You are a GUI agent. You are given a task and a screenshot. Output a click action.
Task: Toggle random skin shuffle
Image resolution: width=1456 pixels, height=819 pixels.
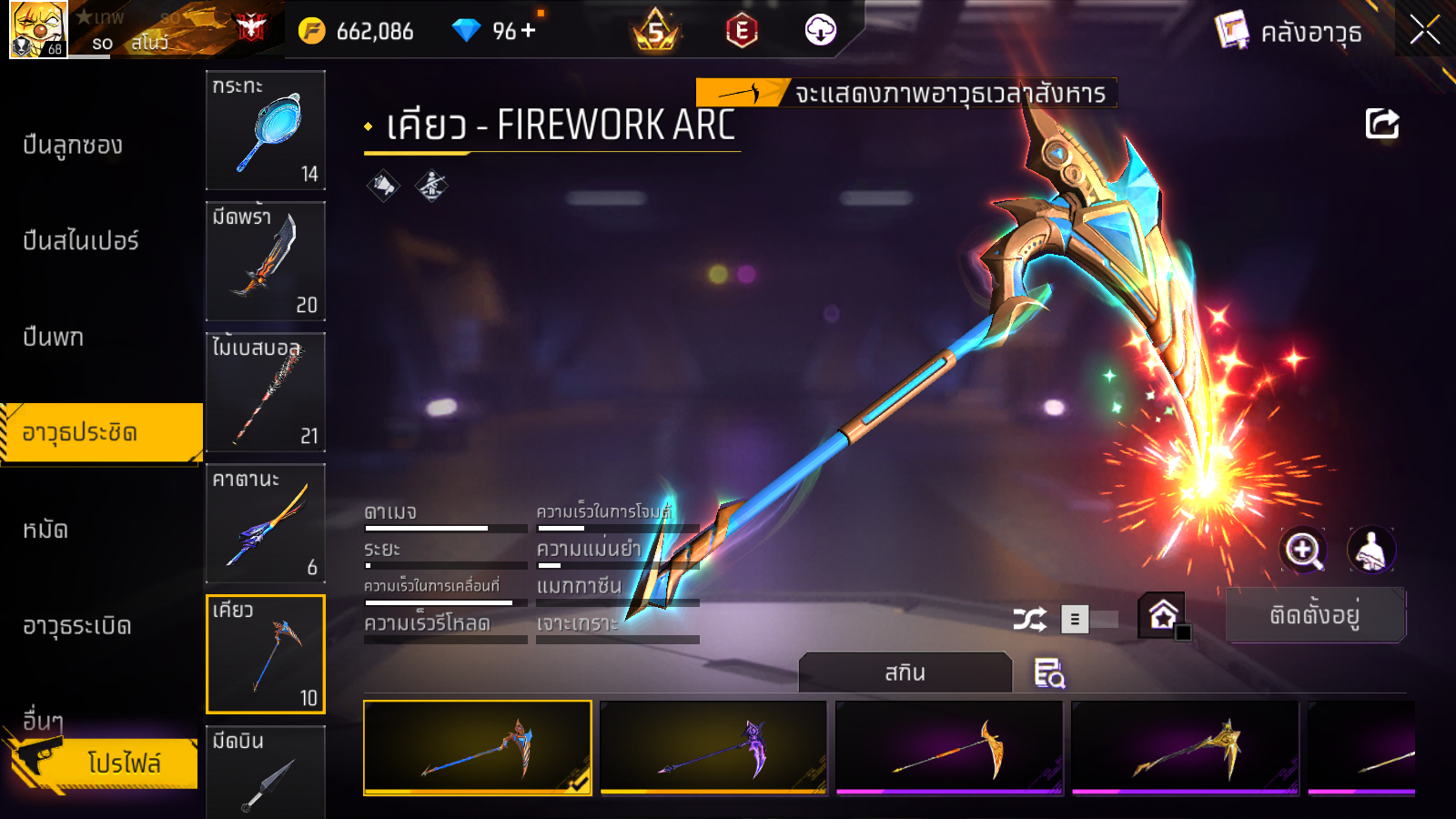pos(1029,620)
